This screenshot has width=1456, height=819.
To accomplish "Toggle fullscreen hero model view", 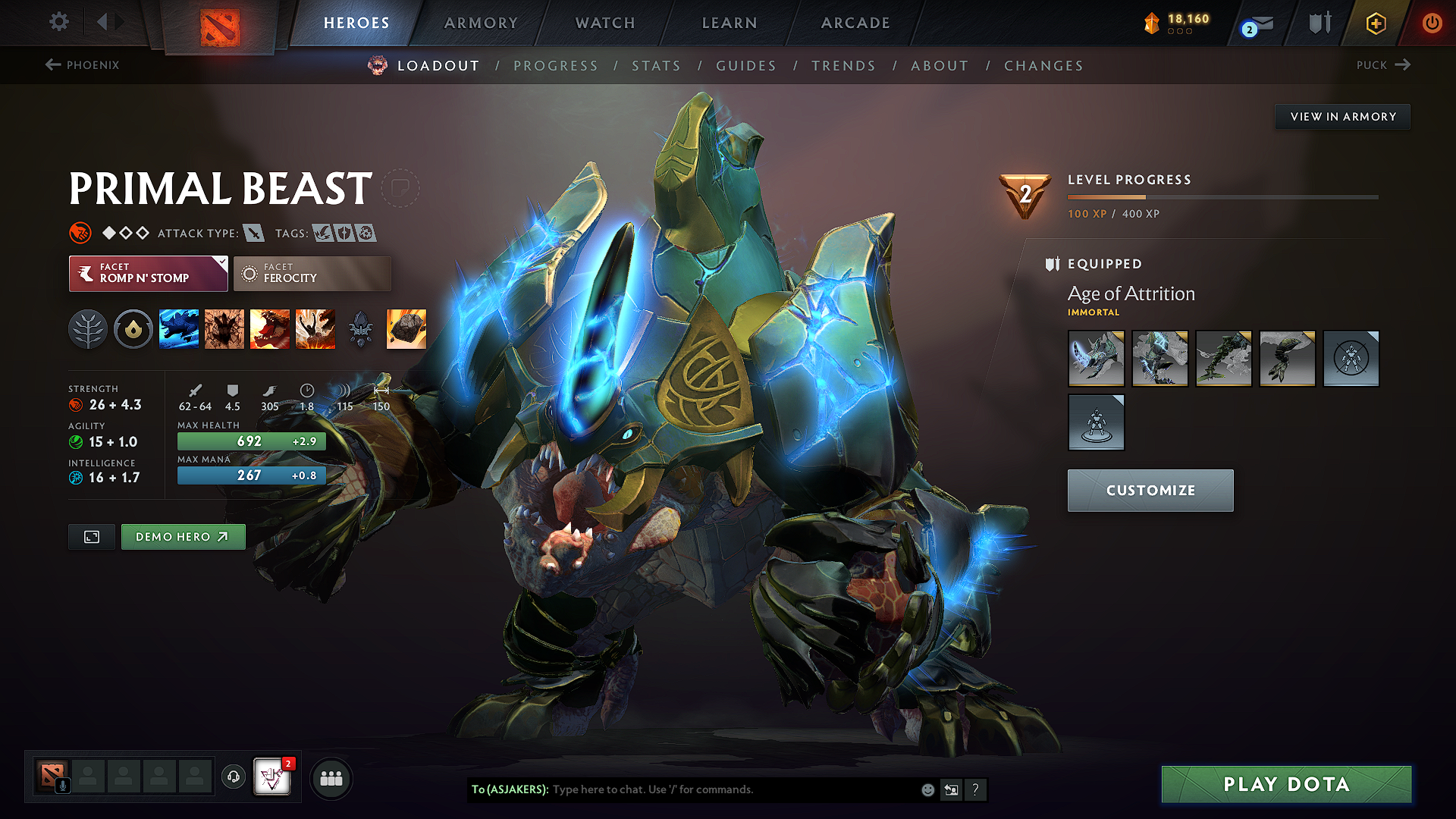I will [x=92, y=537].
